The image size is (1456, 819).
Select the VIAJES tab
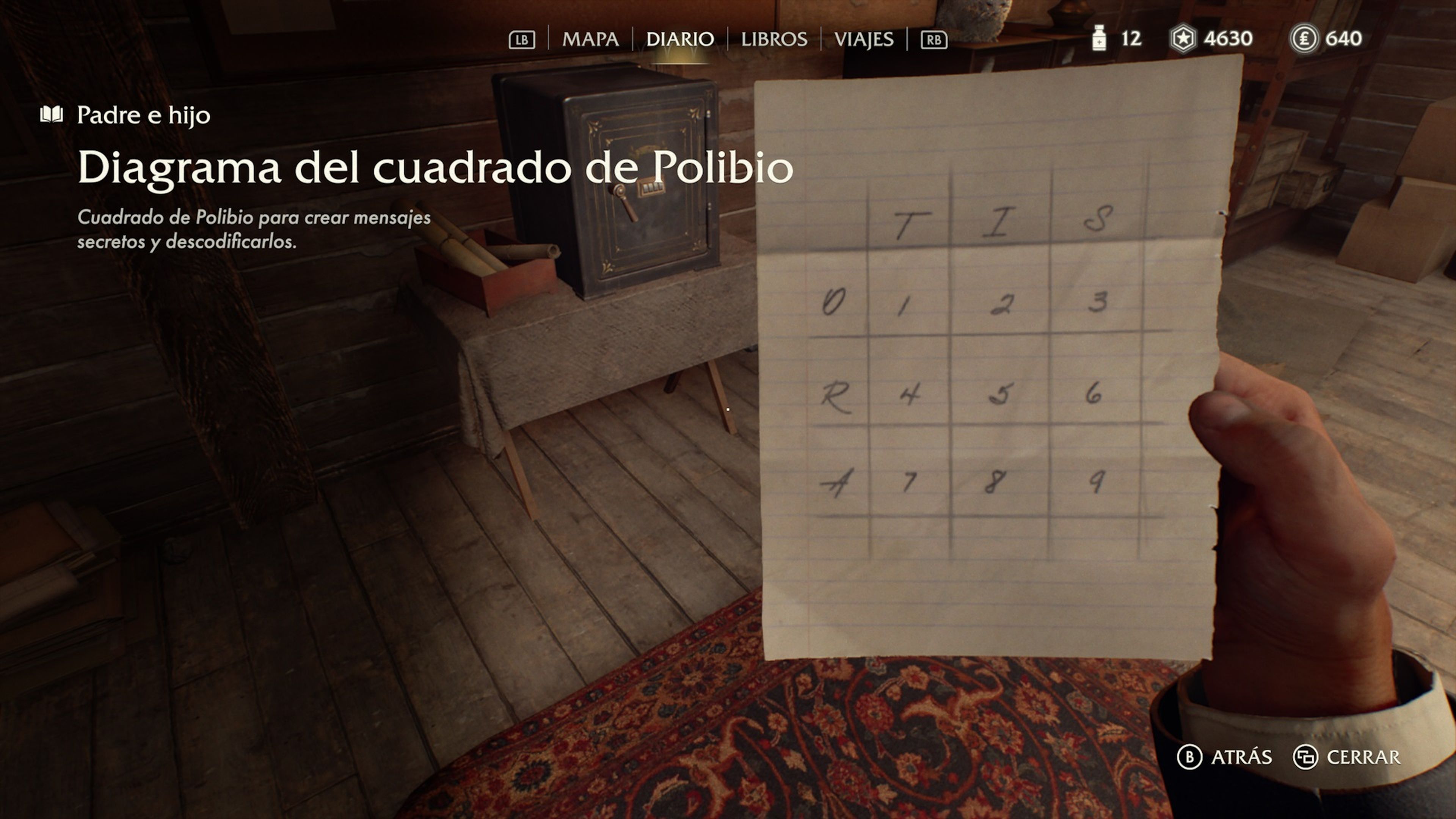tap(864, 39)
